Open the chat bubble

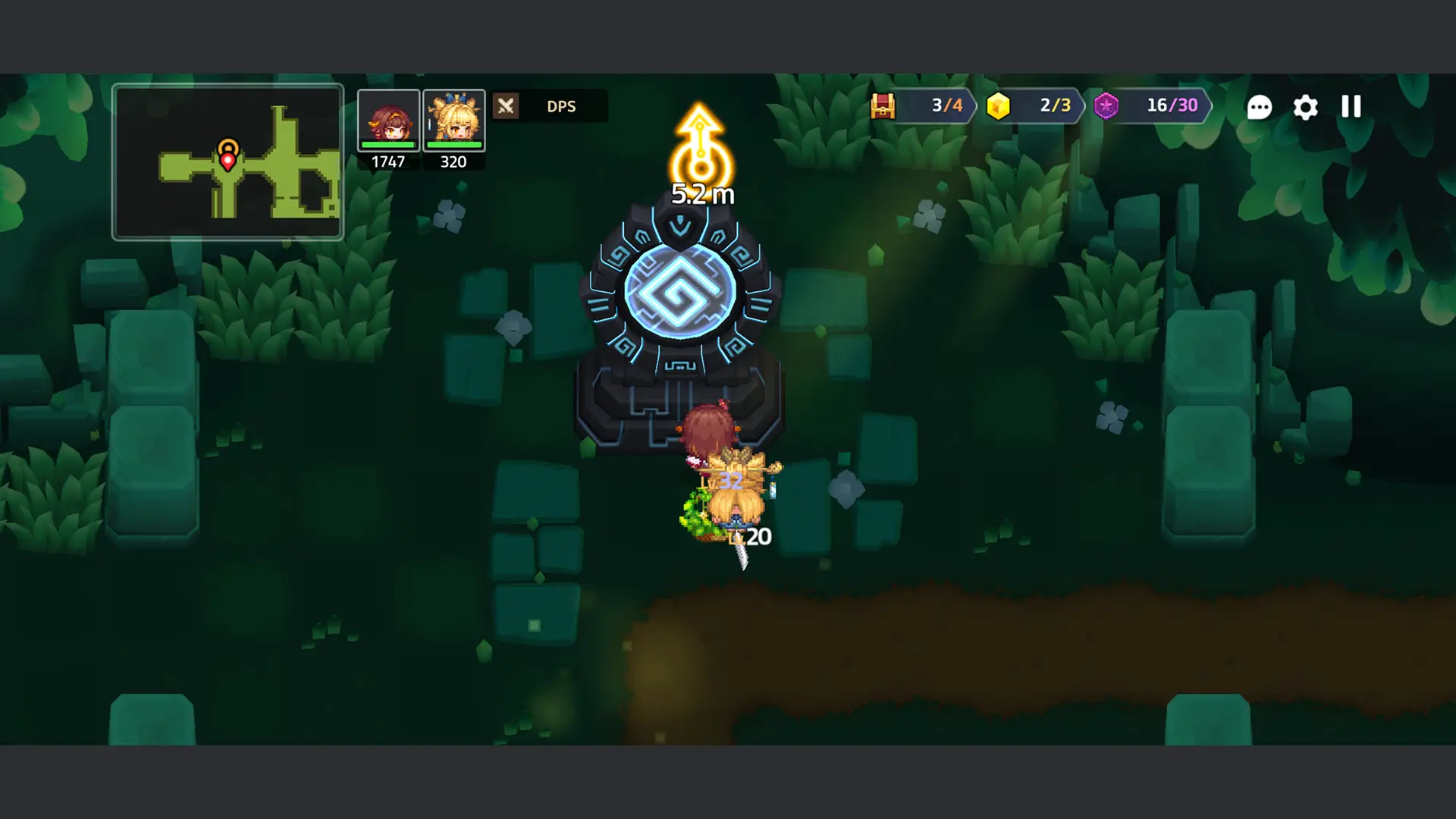tap(1260, 107)
